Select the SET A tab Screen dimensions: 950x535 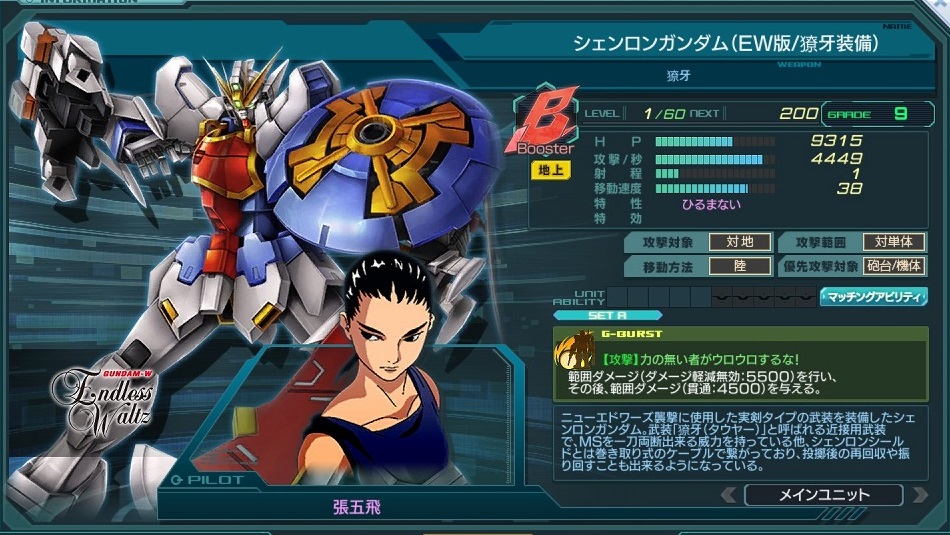point(592,315)
